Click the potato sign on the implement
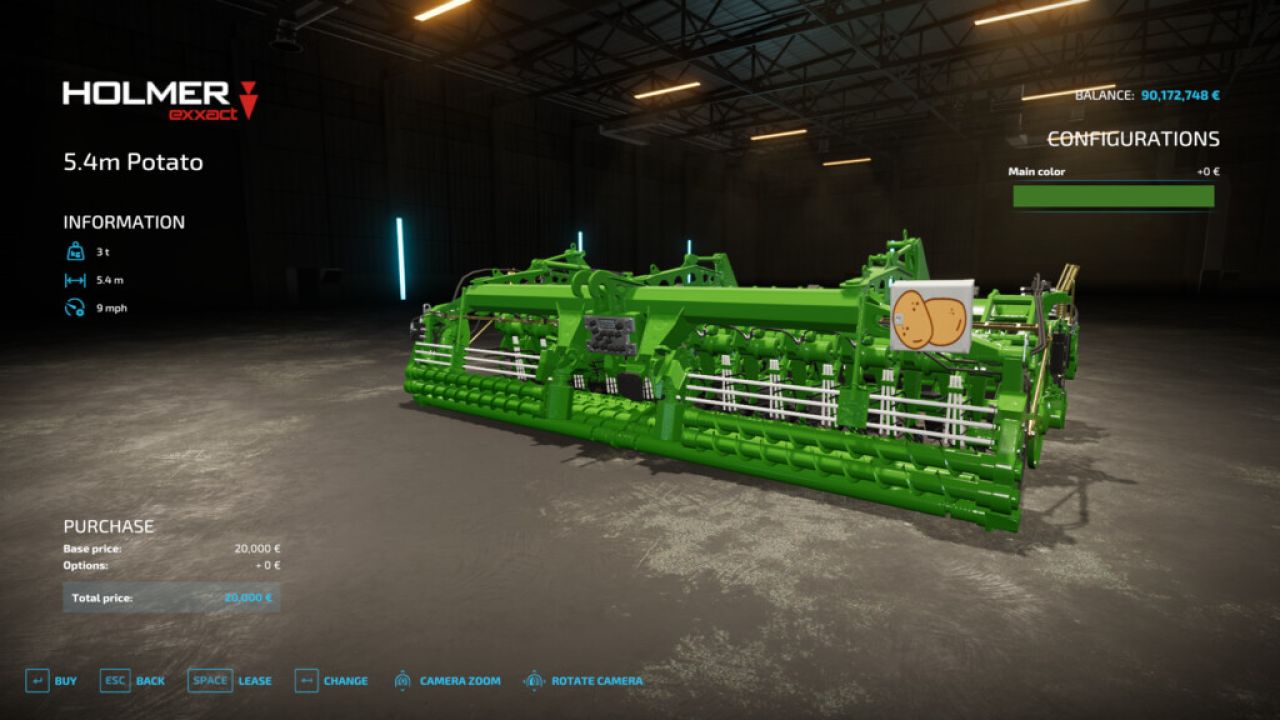The image size is (1280, 720). click(931, 317)
